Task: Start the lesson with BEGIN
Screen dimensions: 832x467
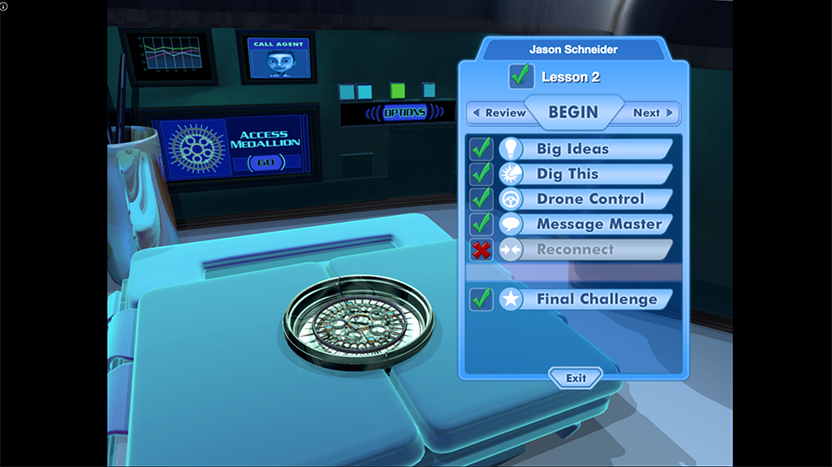Action: [573, 112]
